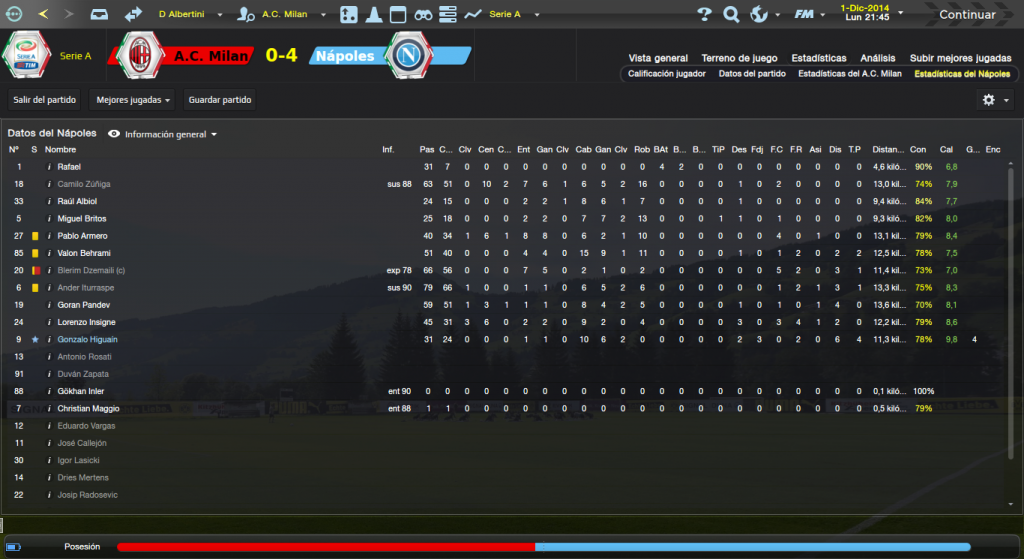The width and height of the screenshot is (1024, 559).
Task: Select the Análisis tab
Action: click(878, 58)
